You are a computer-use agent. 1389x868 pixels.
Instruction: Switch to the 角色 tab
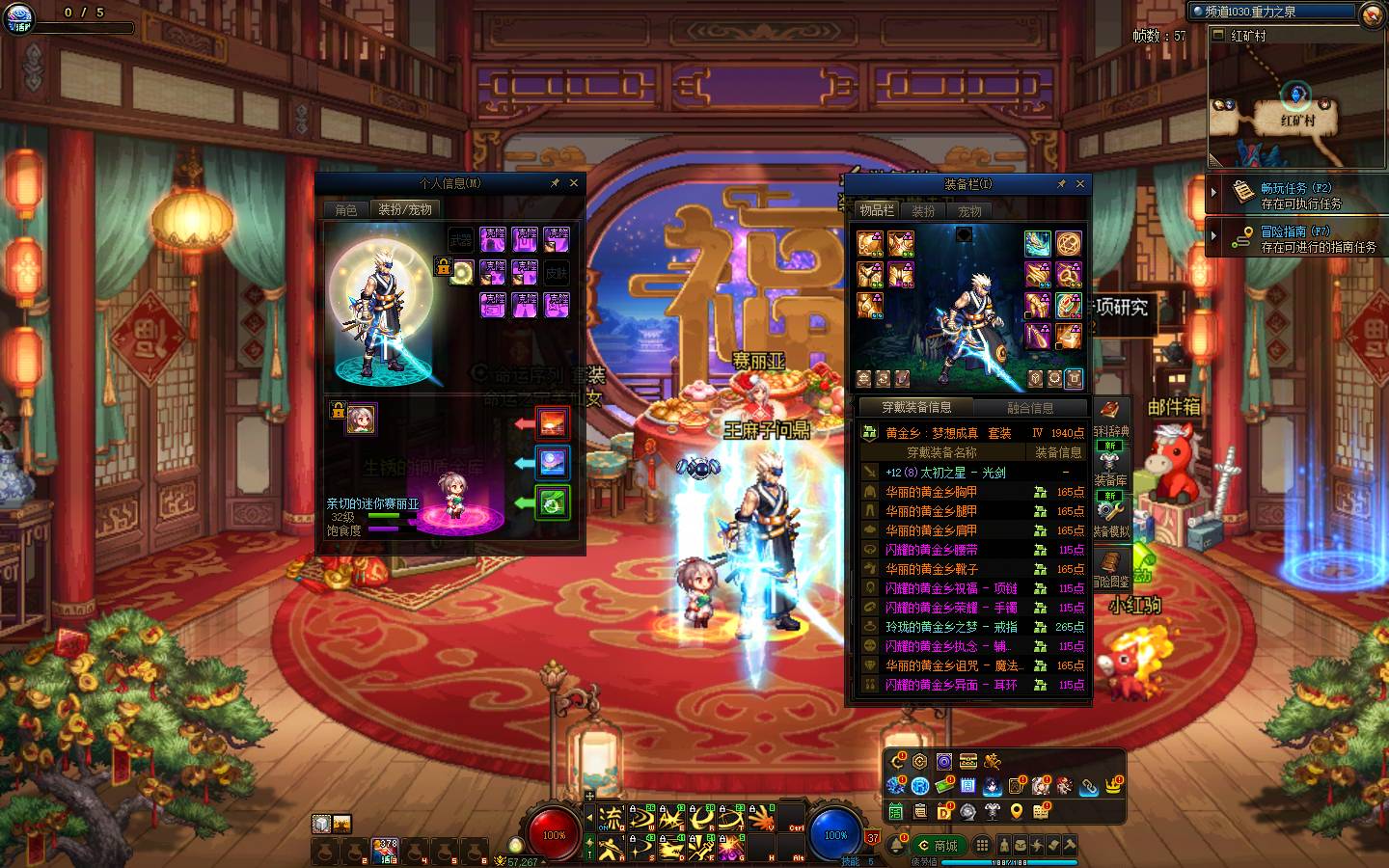[x=345, y=209]
